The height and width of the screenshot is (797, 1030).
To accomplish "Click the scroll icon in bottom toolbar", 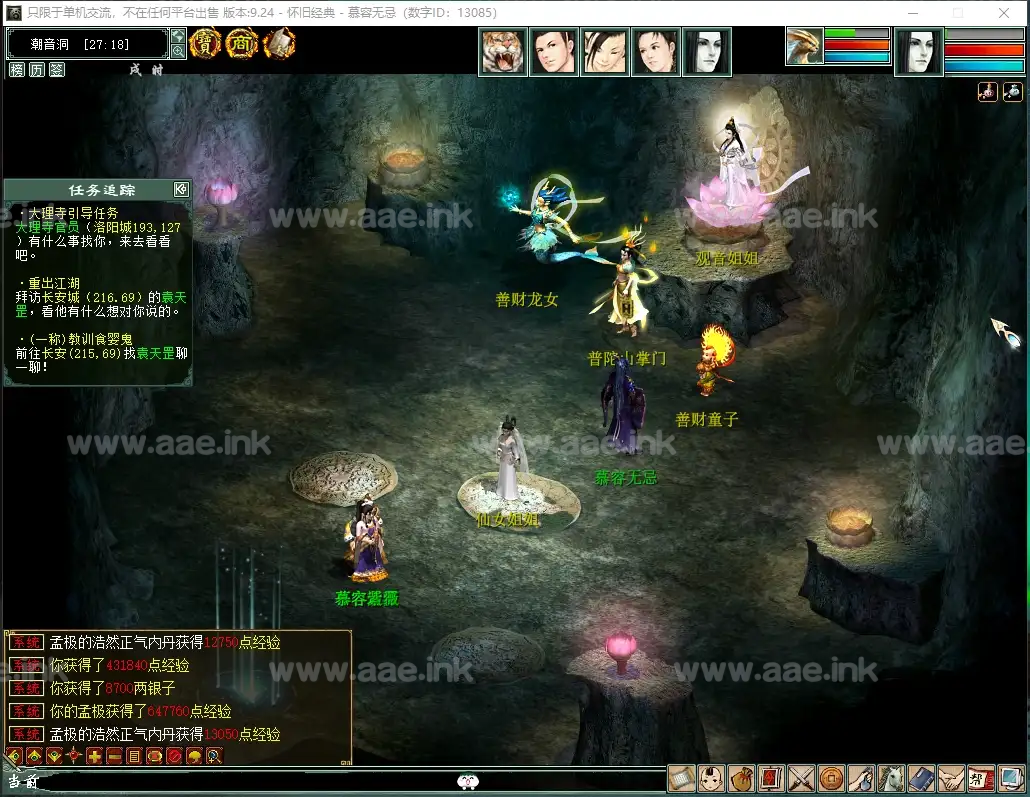I will 681,779.
